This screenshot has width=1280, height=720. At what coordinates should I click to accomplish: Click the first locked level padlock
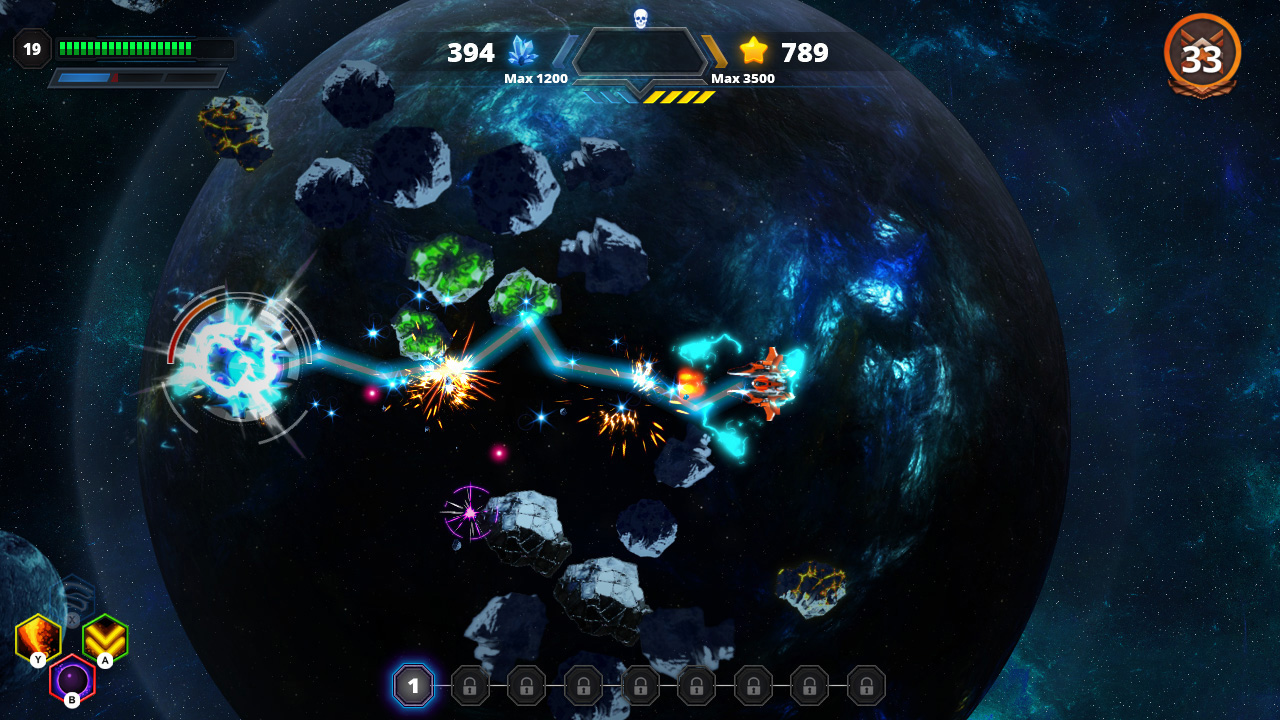pos(470,686)
